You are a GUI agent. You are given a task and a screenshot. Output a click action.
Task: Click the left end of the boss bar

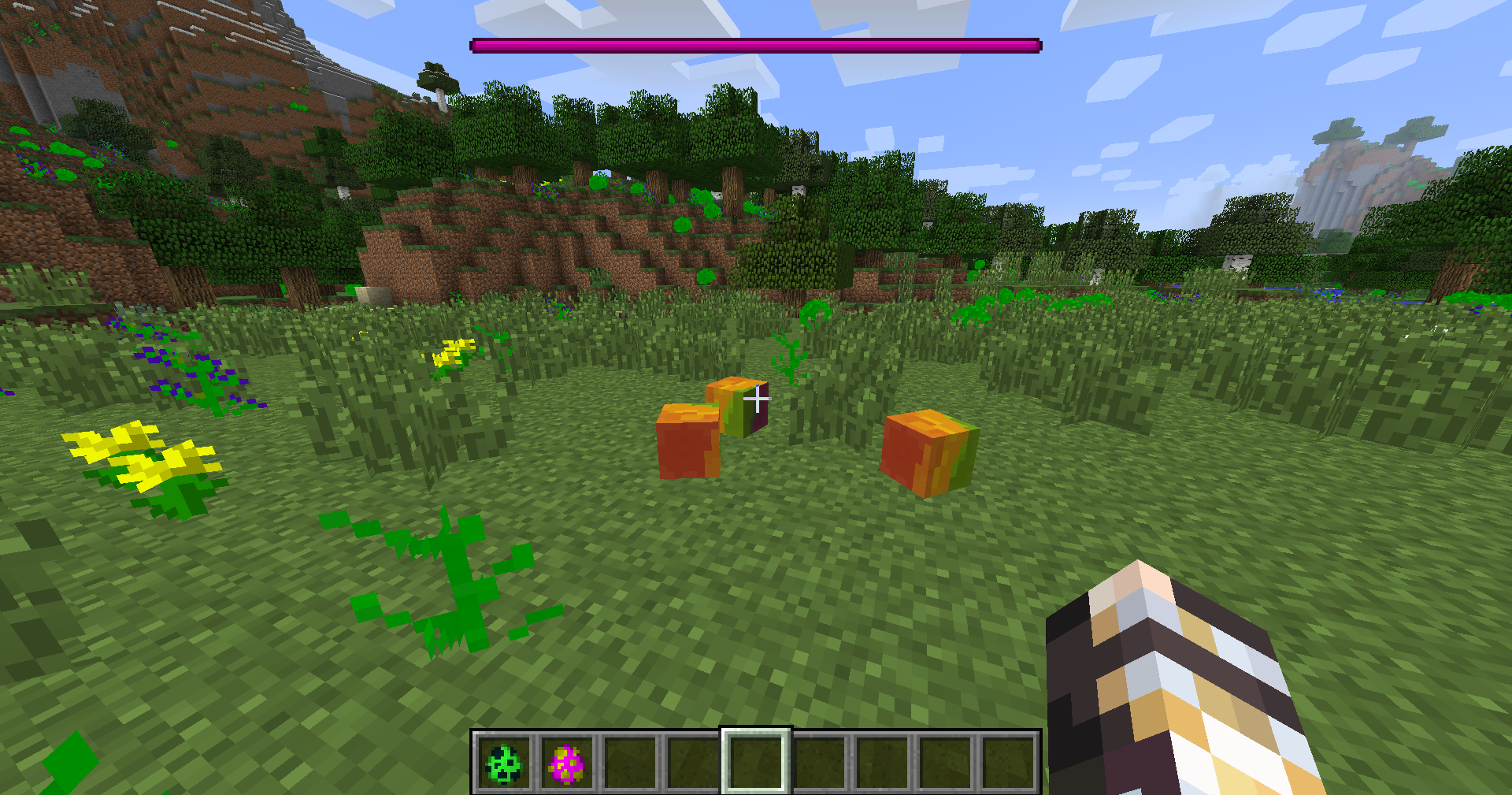pyautogui.click(x=476, y=45)
